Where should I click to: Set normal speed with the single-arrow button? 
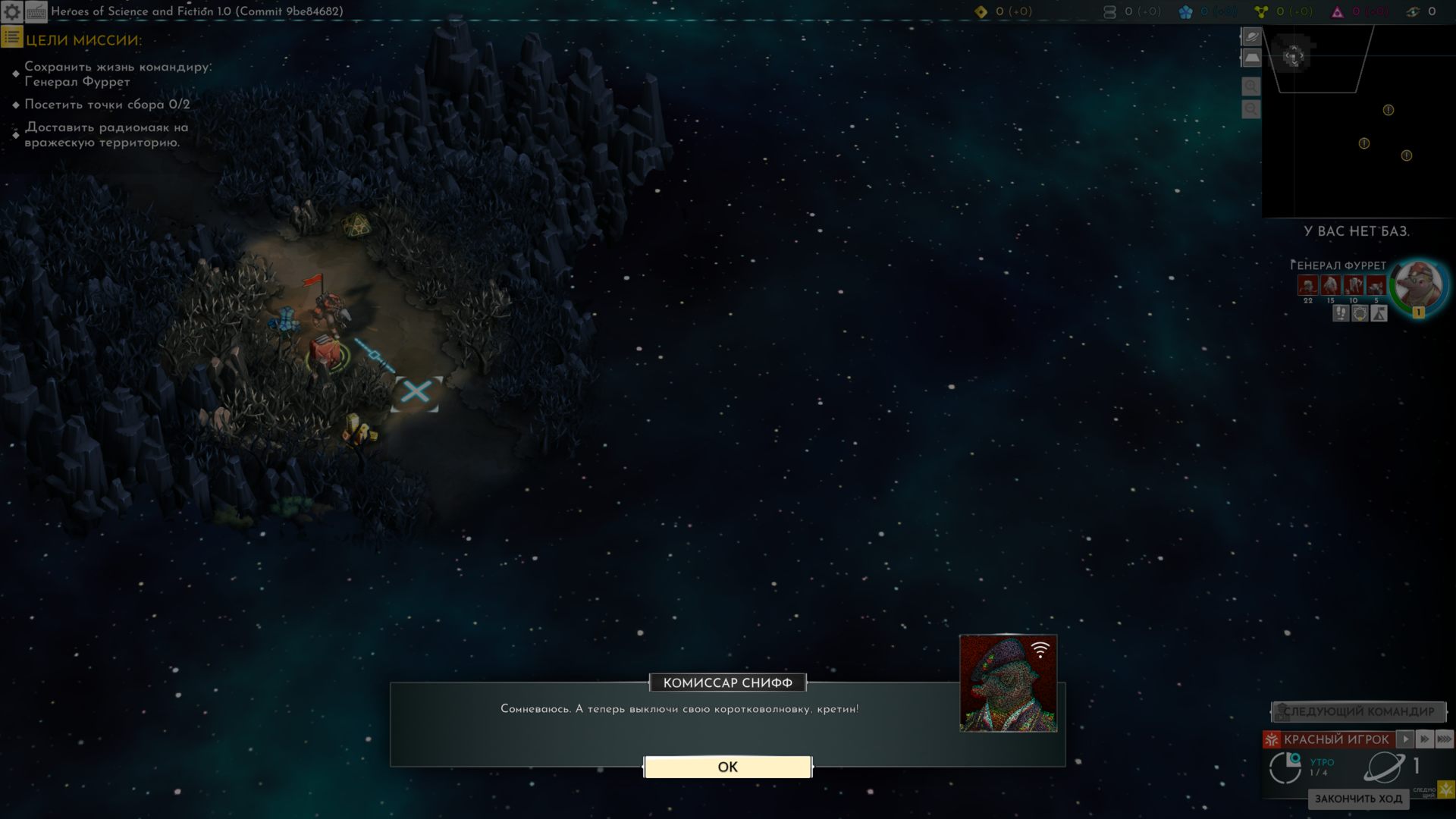point(1405,739)
